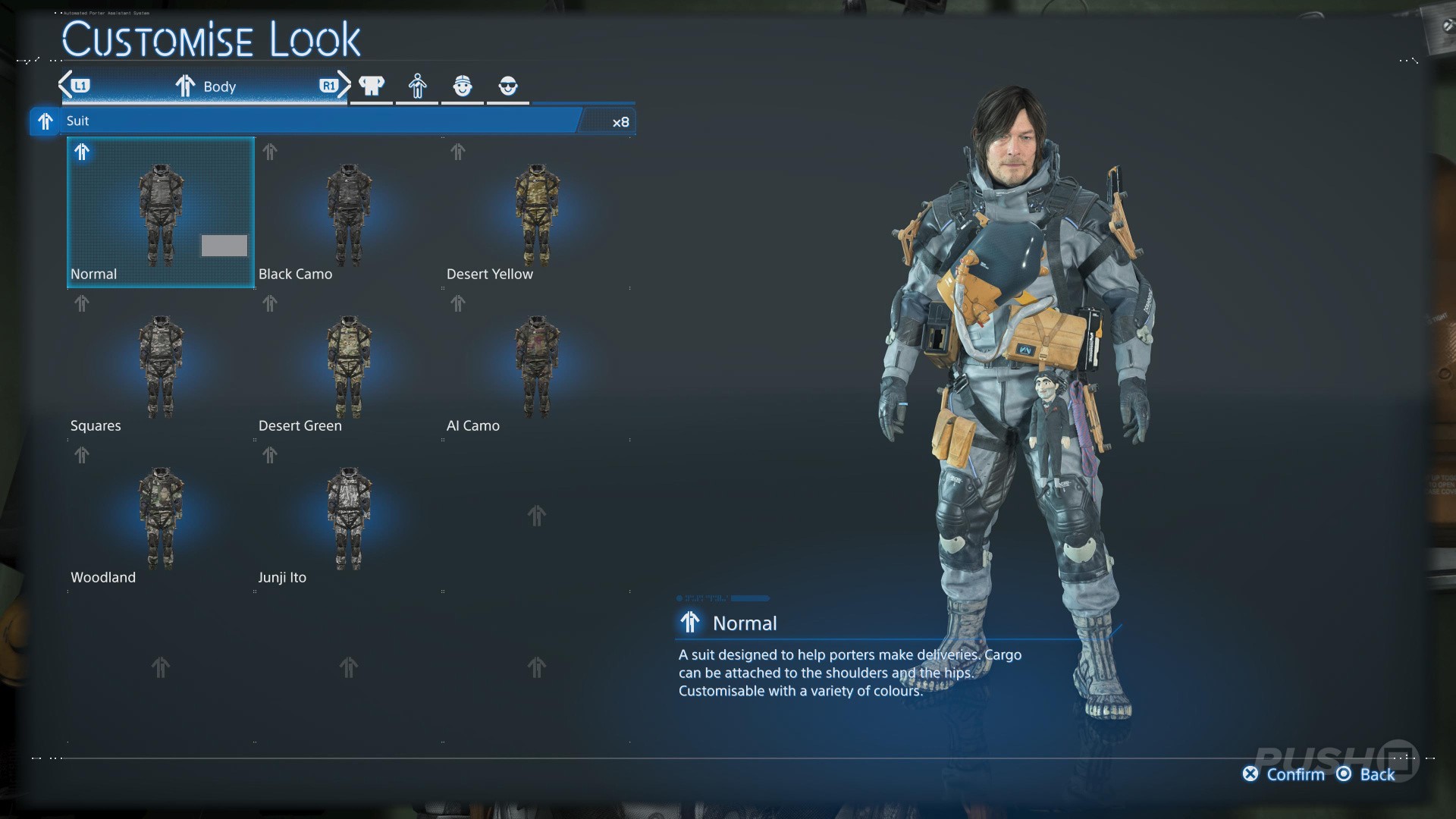
Task: Switch to the sunglasses face tab
Action: click(x=508, y=86)
